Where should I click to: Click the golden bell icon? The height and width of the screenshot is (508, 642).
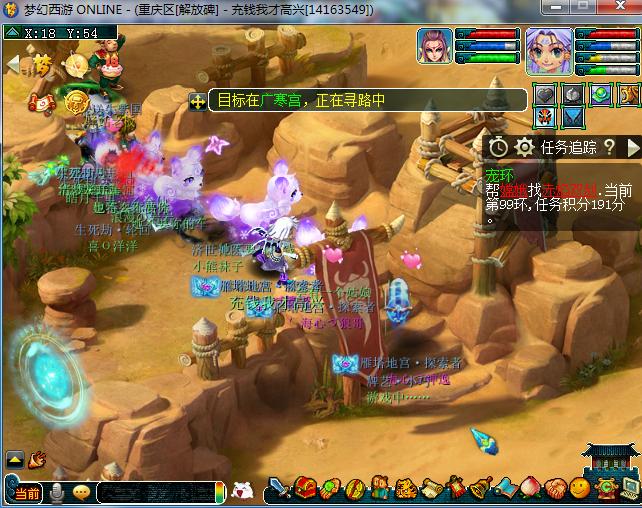(481, 489)
